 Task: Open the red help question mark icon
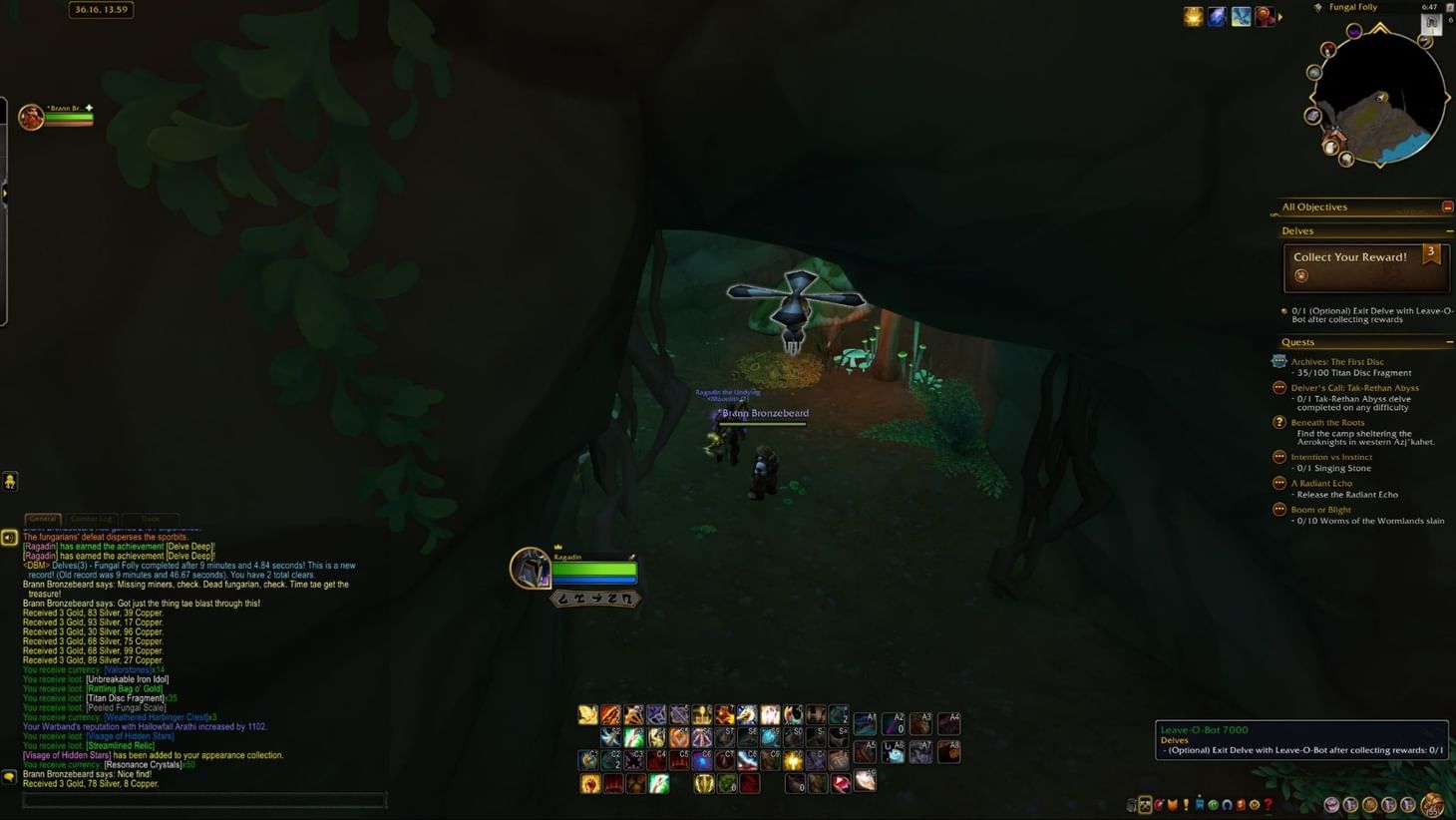[x=1269, y=804]
